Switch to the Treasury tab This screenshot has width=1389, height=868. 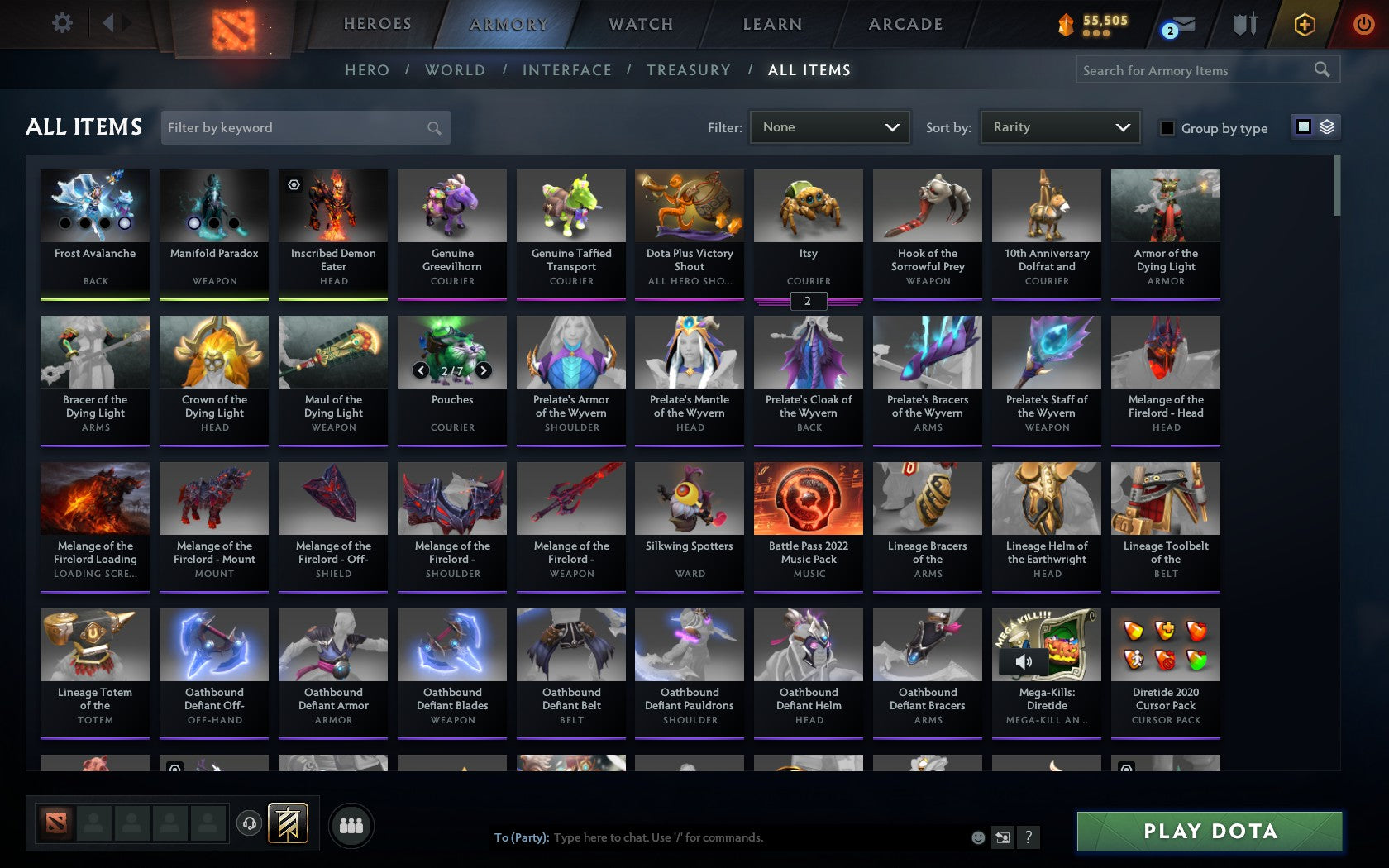point(689,70)
